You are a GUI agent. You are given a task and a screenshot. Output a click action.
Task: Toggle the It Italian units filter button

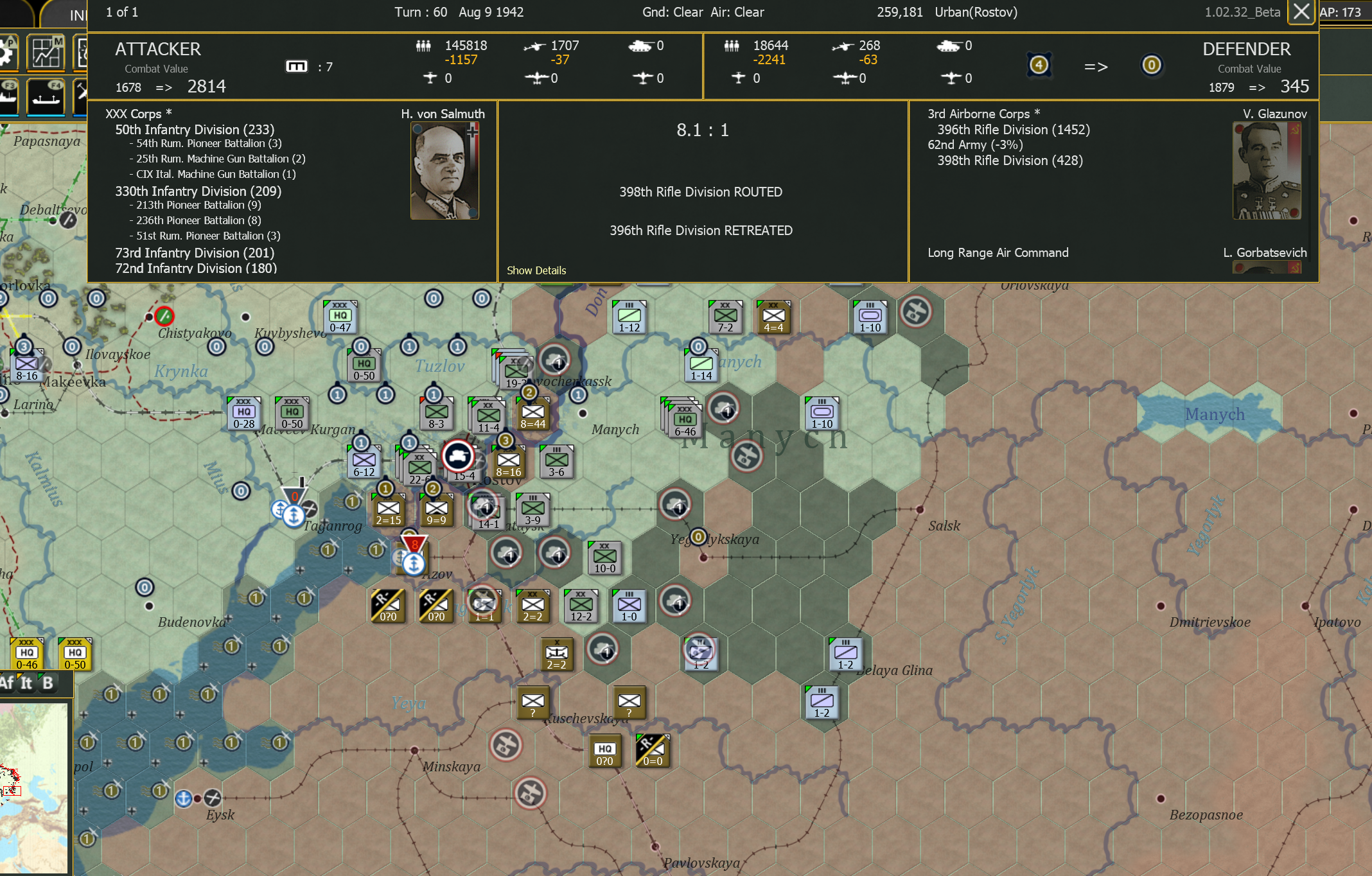25,683
